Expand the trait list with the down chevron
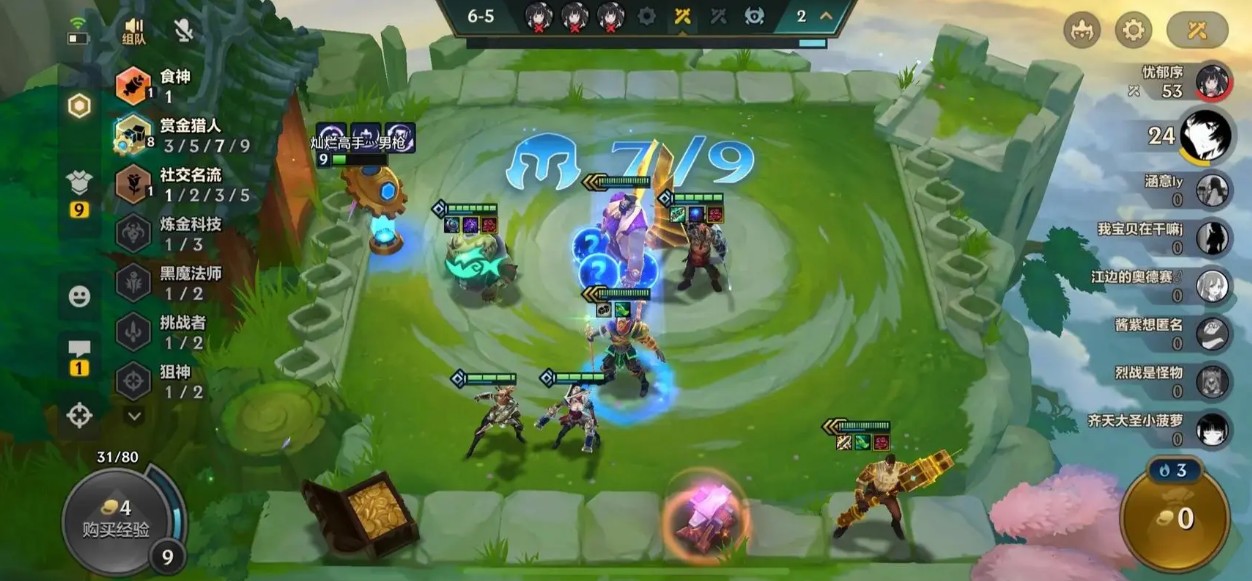The width and height of the screenshot is (1252, 581). coord(134,415)
